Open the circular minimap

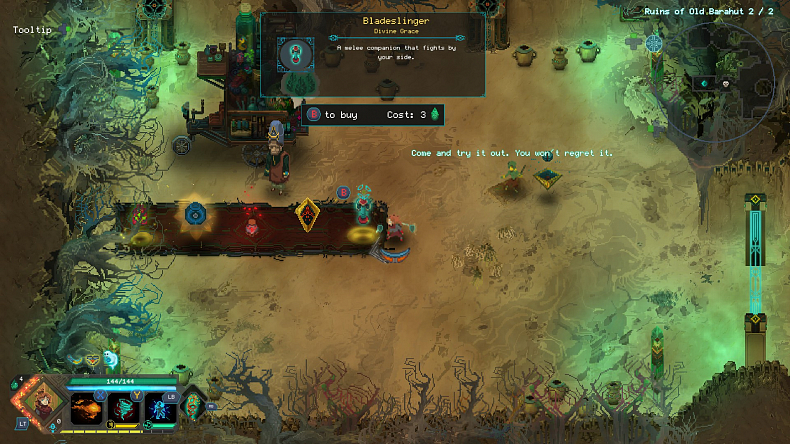[713, 80]
